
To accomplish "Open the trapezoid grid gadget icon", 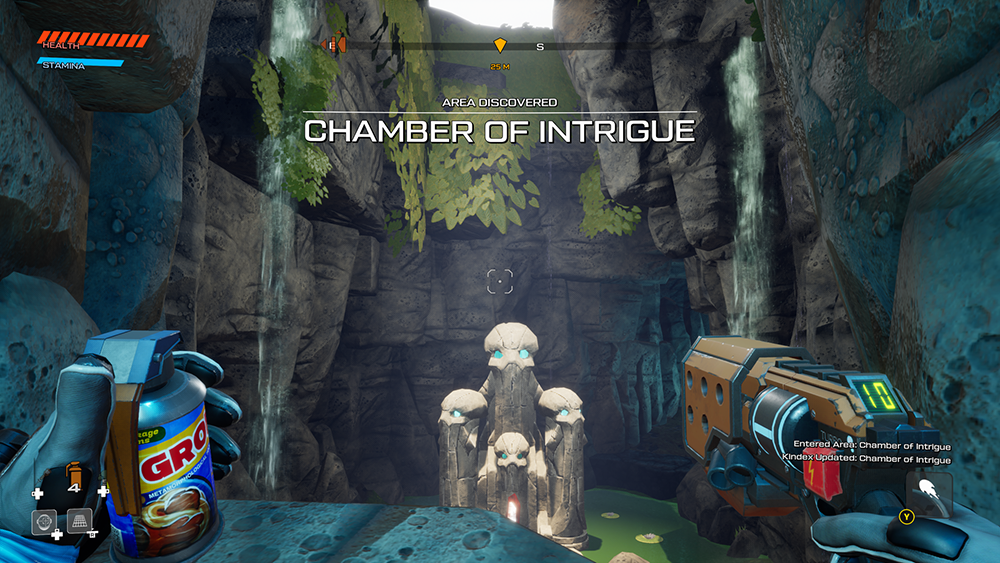I will [x=79, y=520].
